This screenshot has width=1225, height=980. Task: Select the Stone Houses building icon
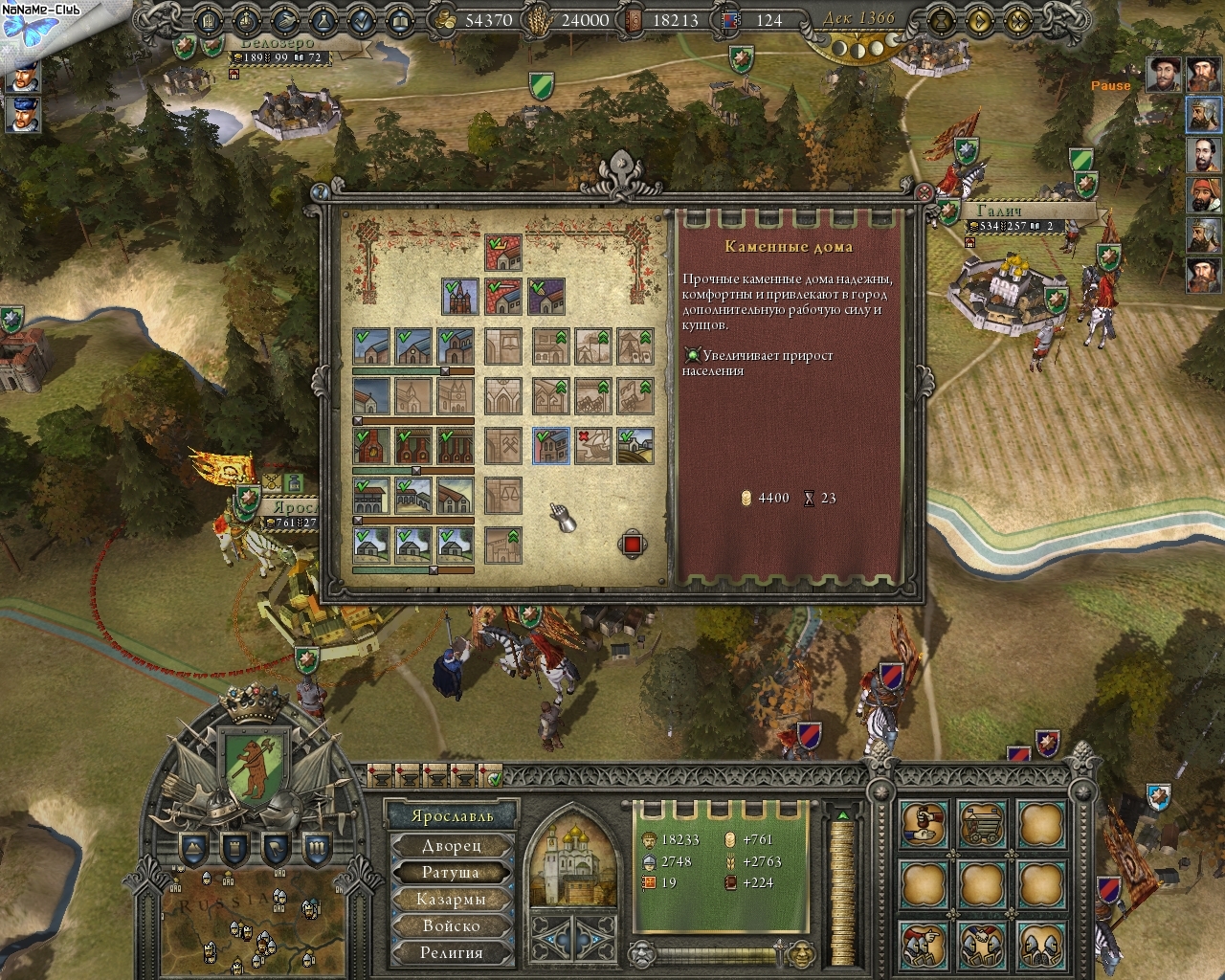click(551, 445)
